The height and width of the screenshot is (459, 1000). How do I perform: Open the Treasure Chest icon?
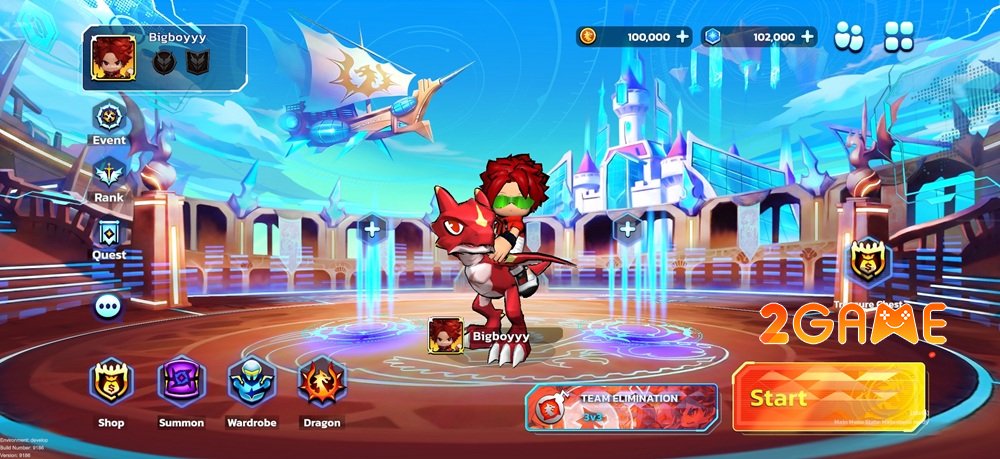coord(867,263)
